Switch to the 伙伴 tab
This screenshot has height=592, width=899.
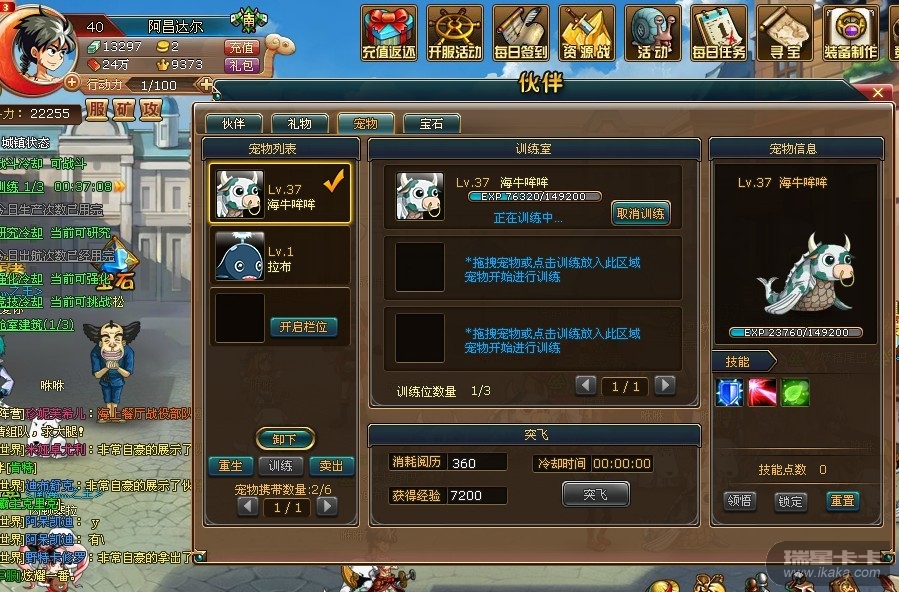pyautogui.click(x=233, y=124)
